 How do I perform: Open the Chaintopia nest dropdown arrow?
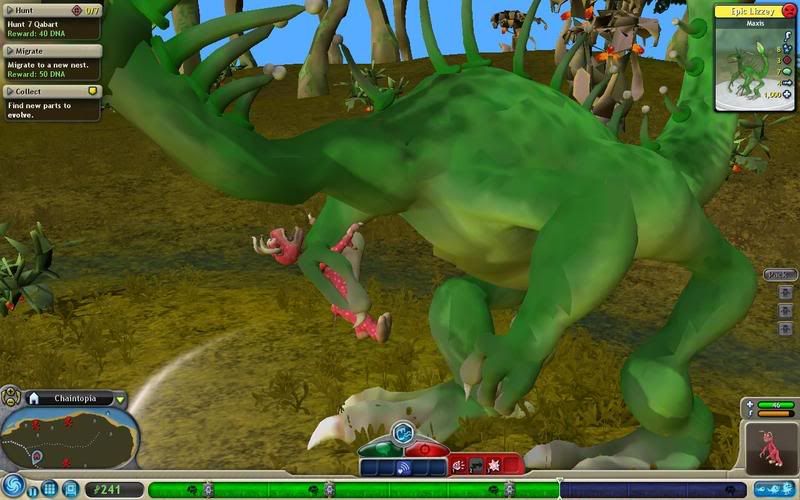120,398
